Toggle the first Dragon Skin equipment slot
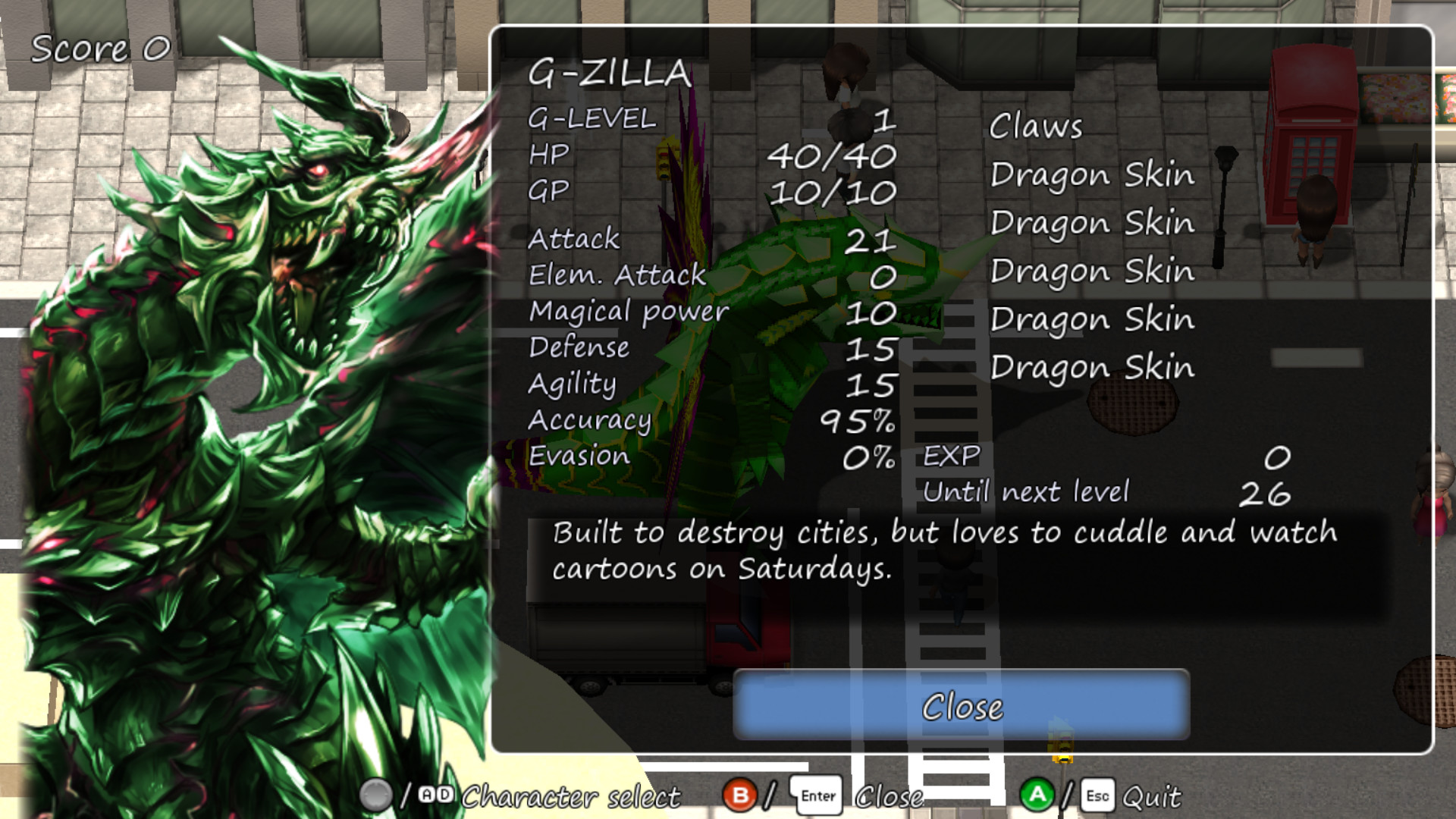Image resolution: width=1456 pixels, height=819 pixels. click(x=1094, y=174)
